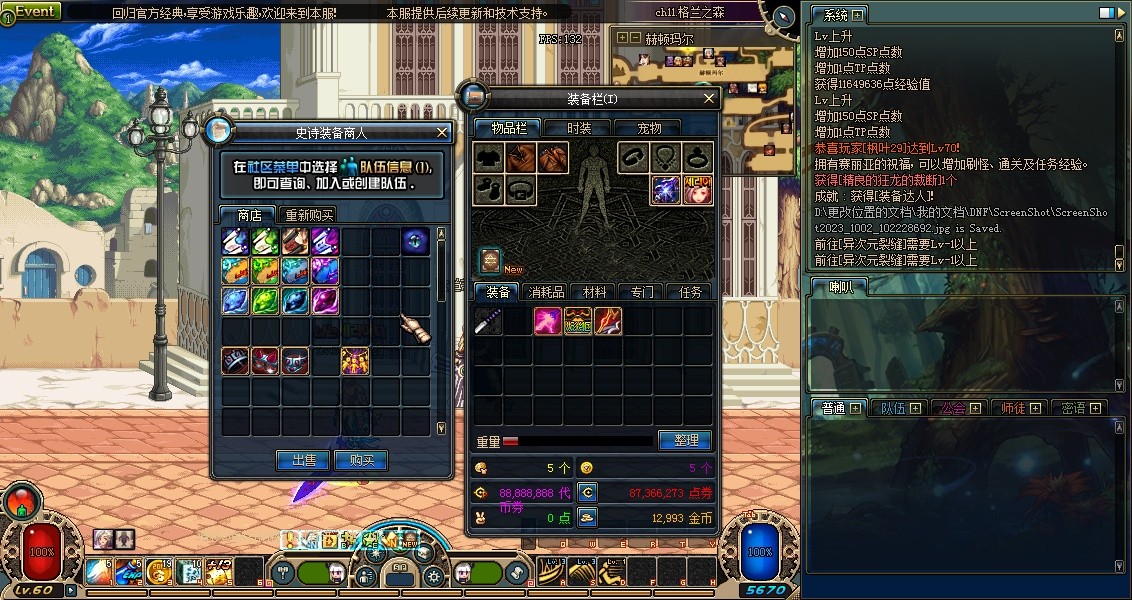Show the 消耗品 consumables tab
Screen dimensions: 1132x600
546,292
